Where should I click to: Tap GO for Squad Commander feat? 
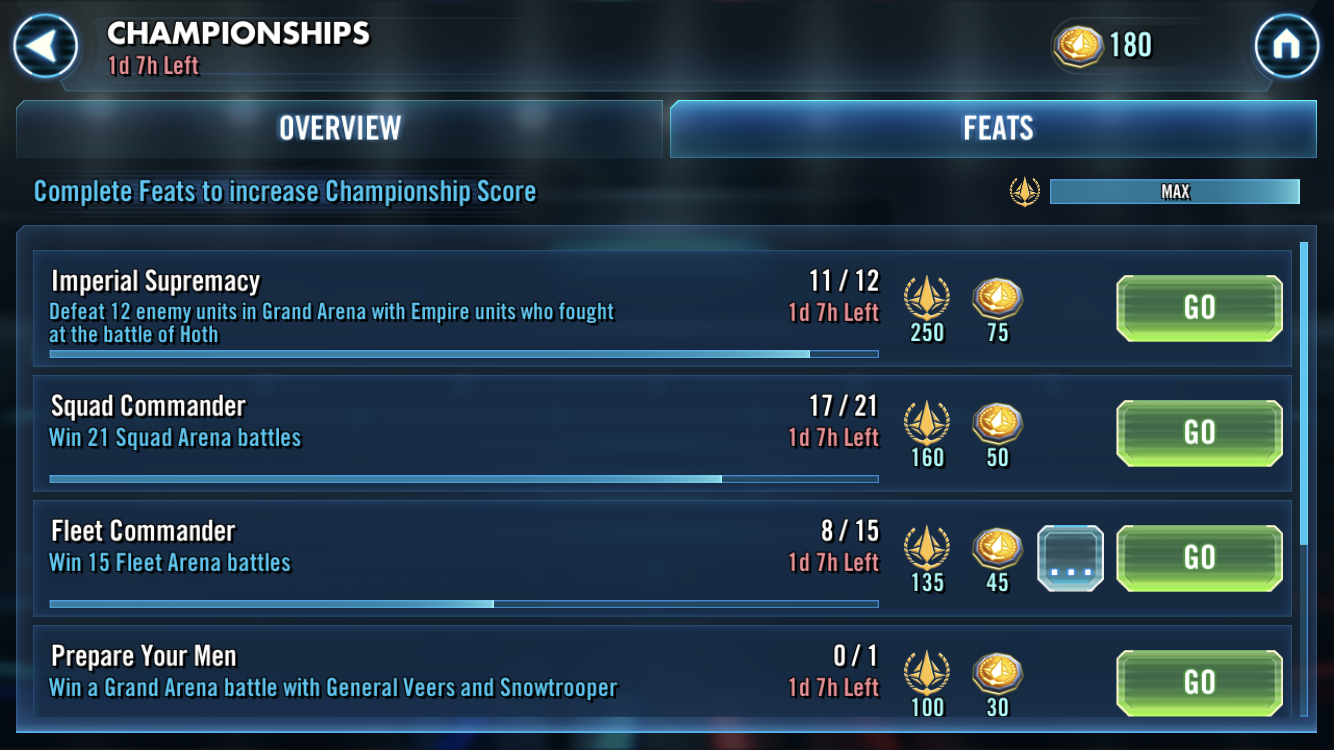pyautogui.click(x=1198, y=433)
